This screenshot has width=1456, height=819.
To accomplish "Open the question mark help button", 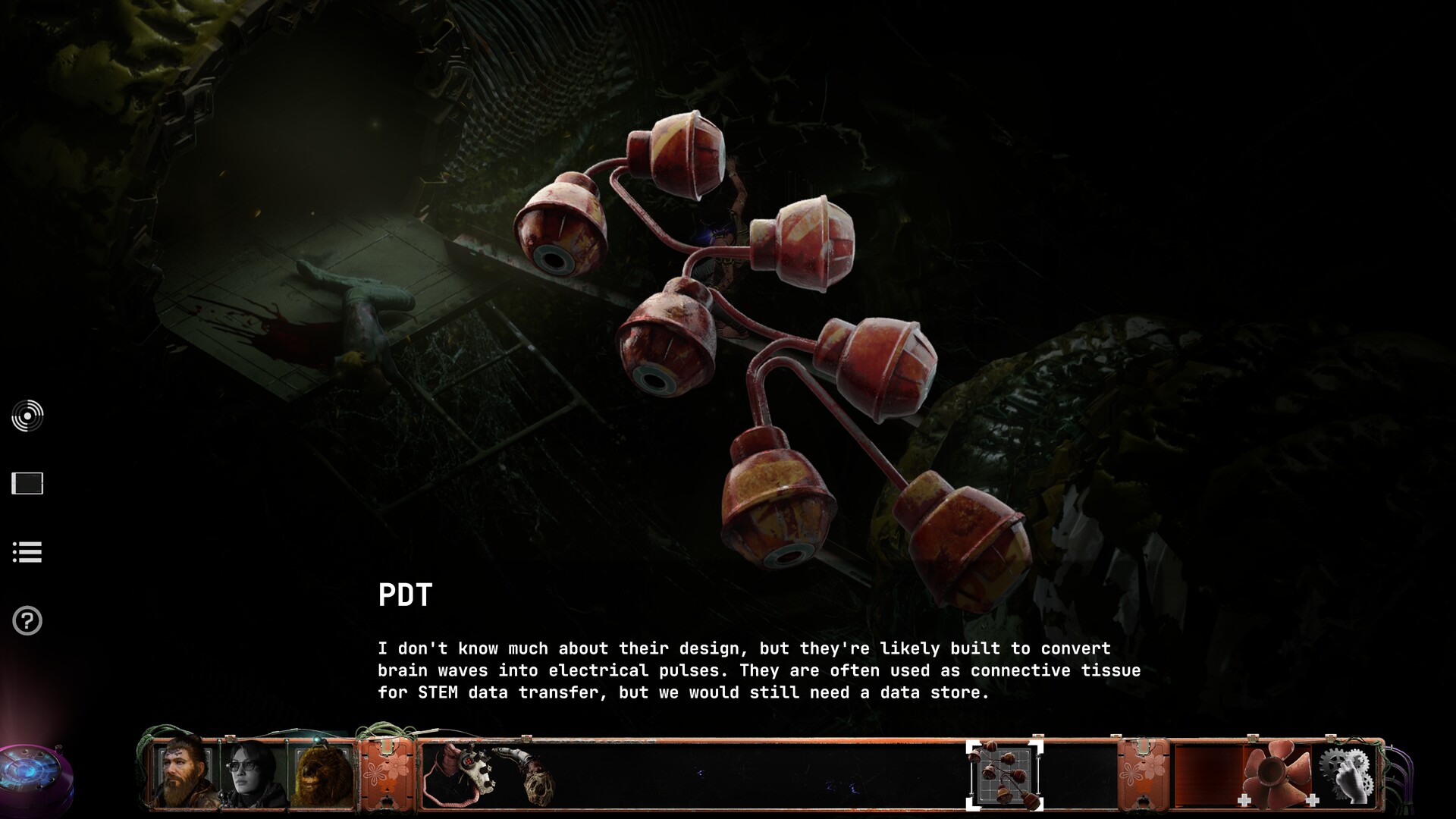I will [27, 621].
